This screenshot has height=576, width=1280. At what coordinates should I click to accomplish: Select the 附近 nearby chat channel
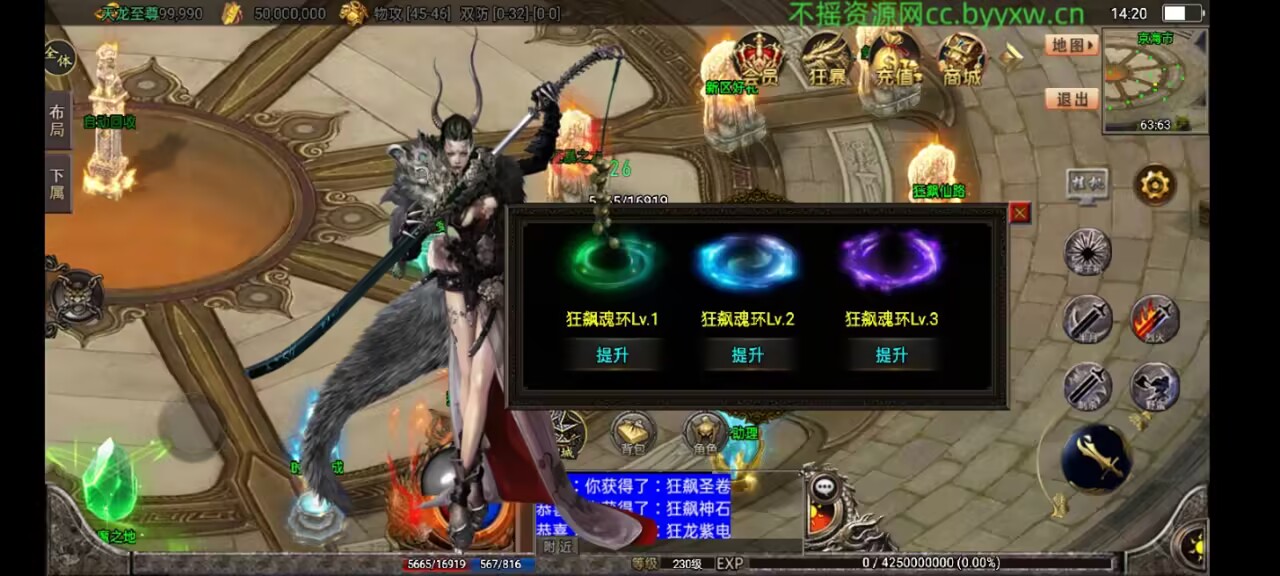point(557,546)
